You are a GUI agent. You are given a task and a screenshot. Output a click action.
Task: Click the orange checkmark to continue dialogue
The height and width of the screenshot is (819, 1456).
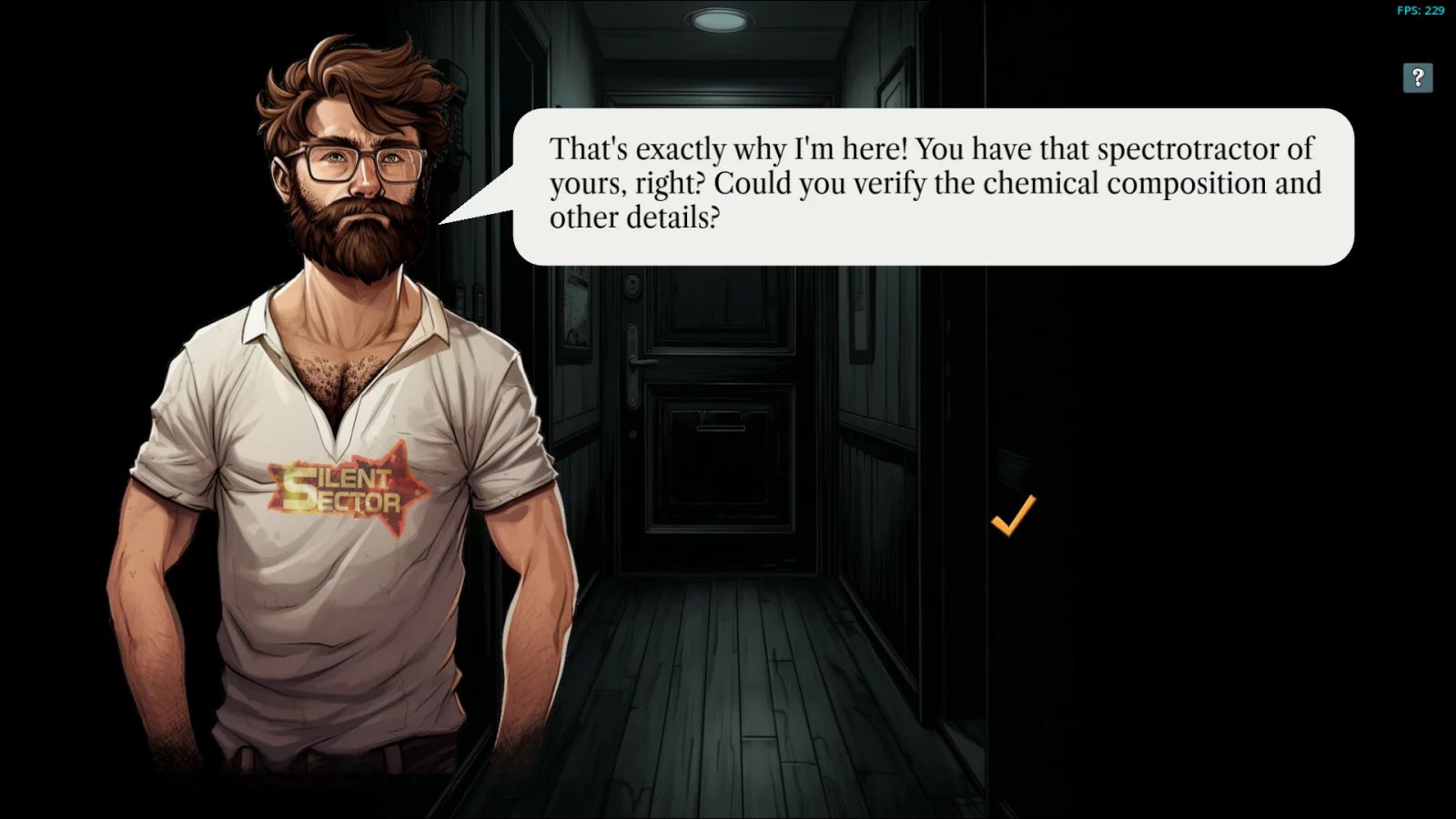[1013, 515]
